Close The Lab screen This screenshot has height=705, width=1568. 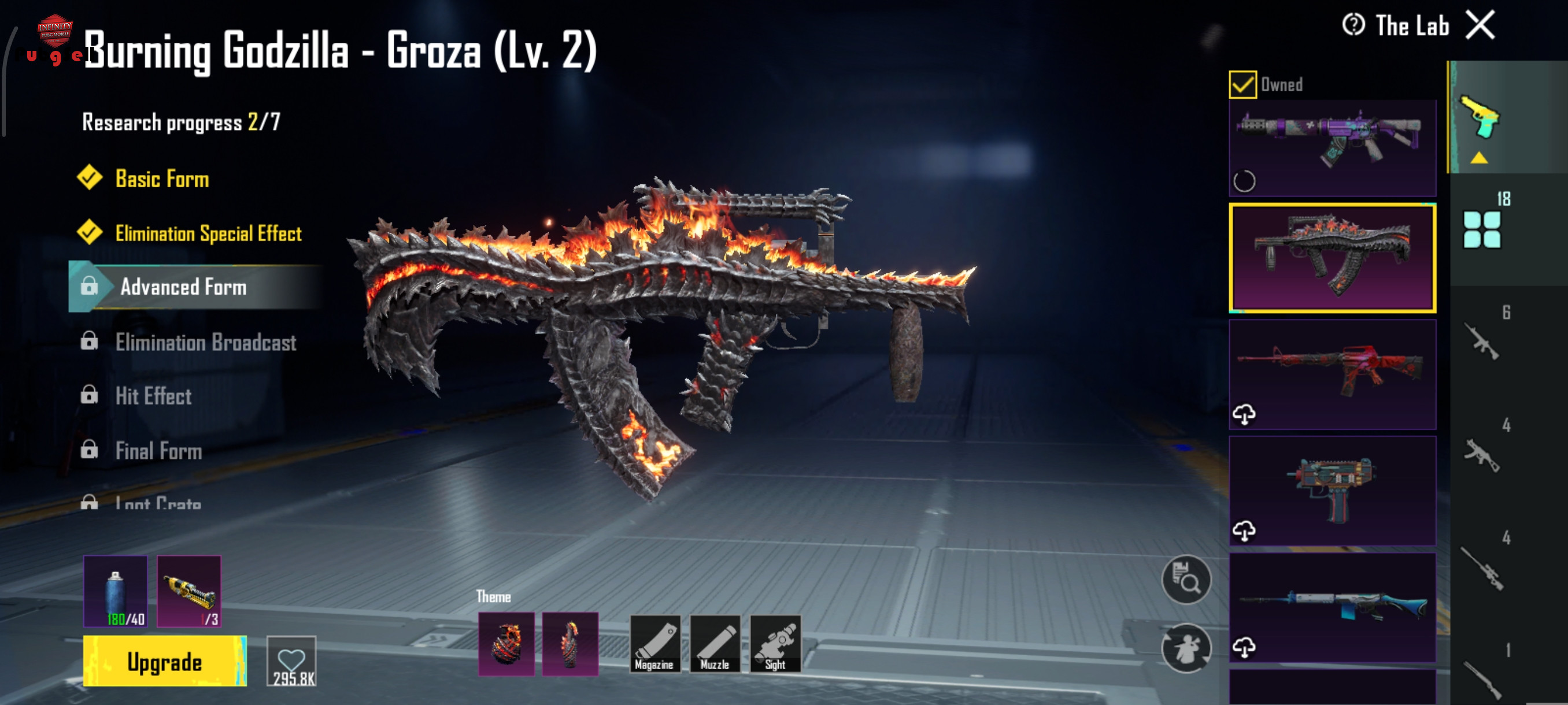pos(1480,25)
